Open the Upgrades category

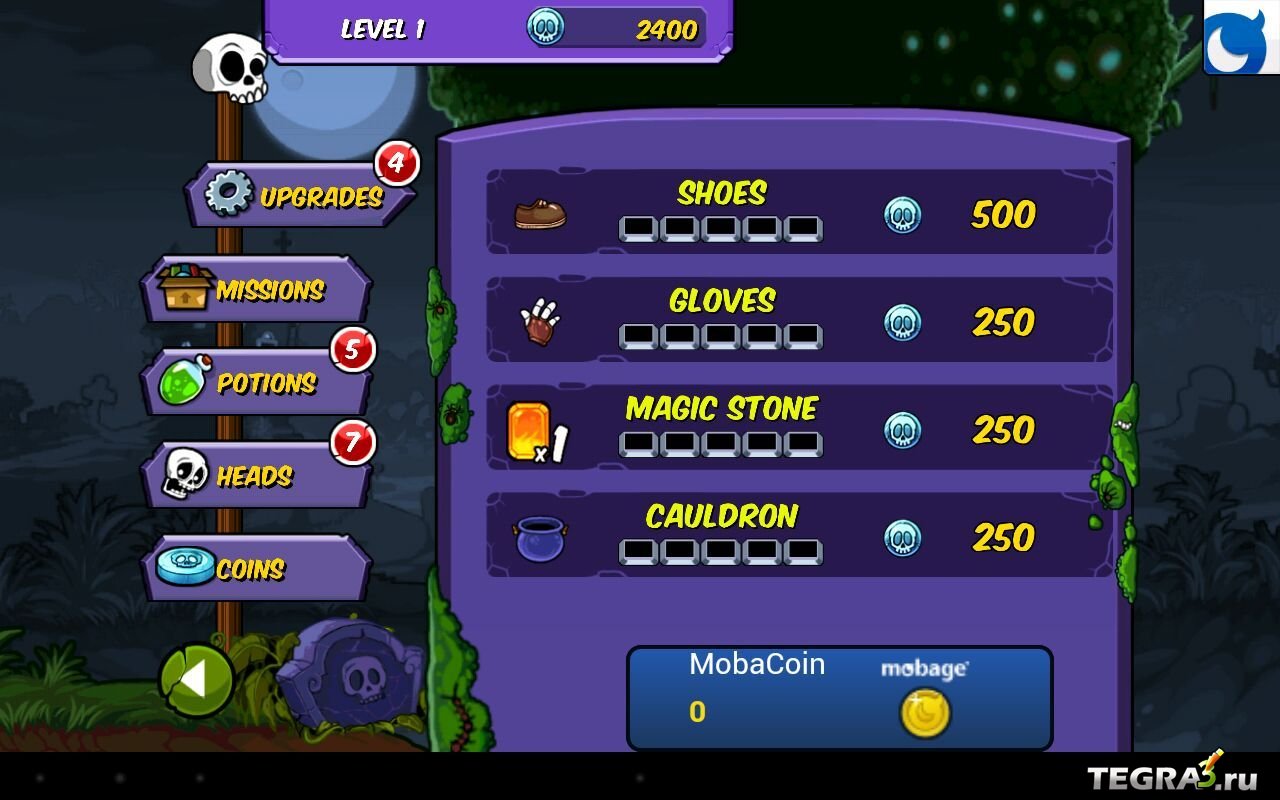click(300, 196)
